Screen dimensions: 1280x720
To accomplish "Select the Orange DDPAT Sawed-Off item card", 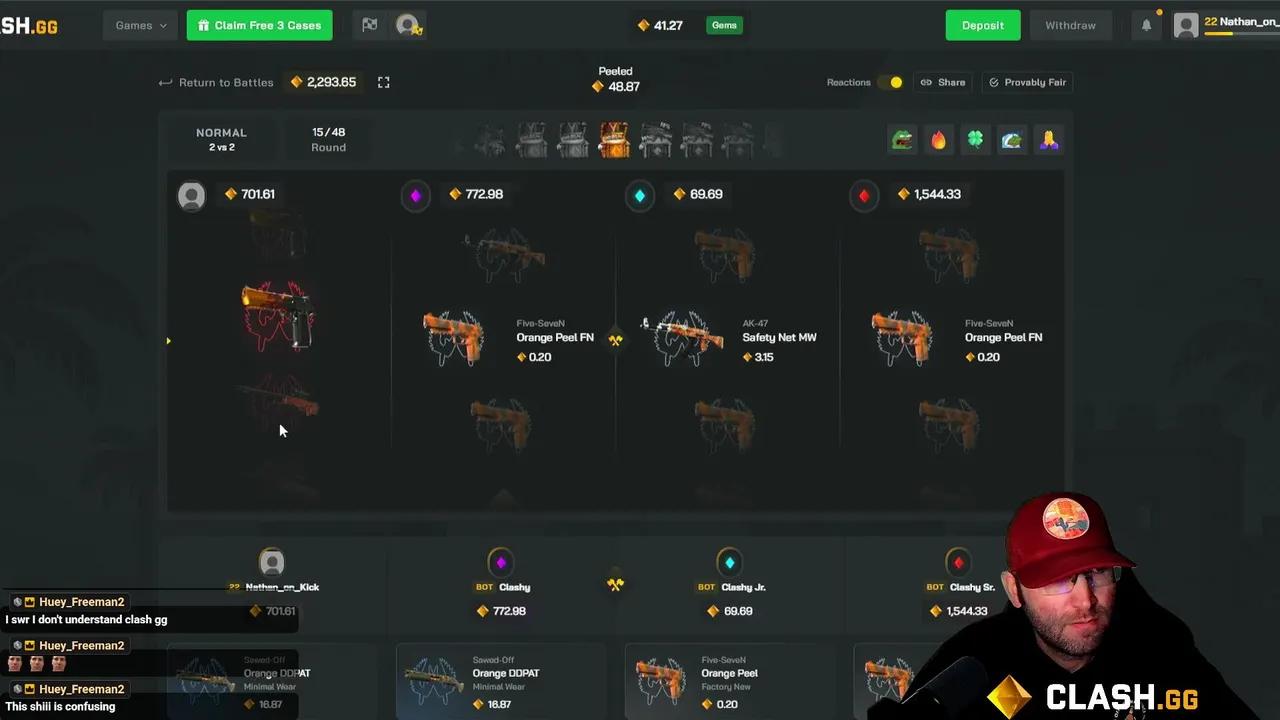I will pyautogui.click(x=501, y=681).
